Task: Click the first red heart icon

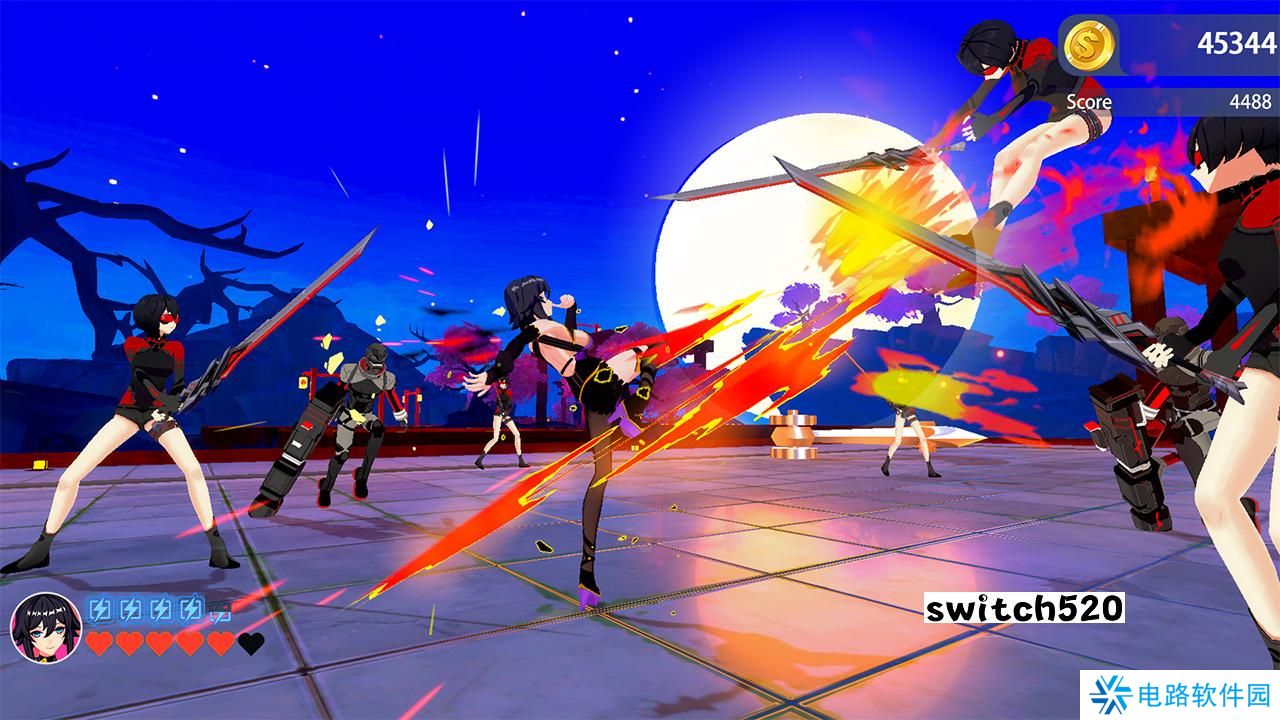Action: (x=100, y=643)
